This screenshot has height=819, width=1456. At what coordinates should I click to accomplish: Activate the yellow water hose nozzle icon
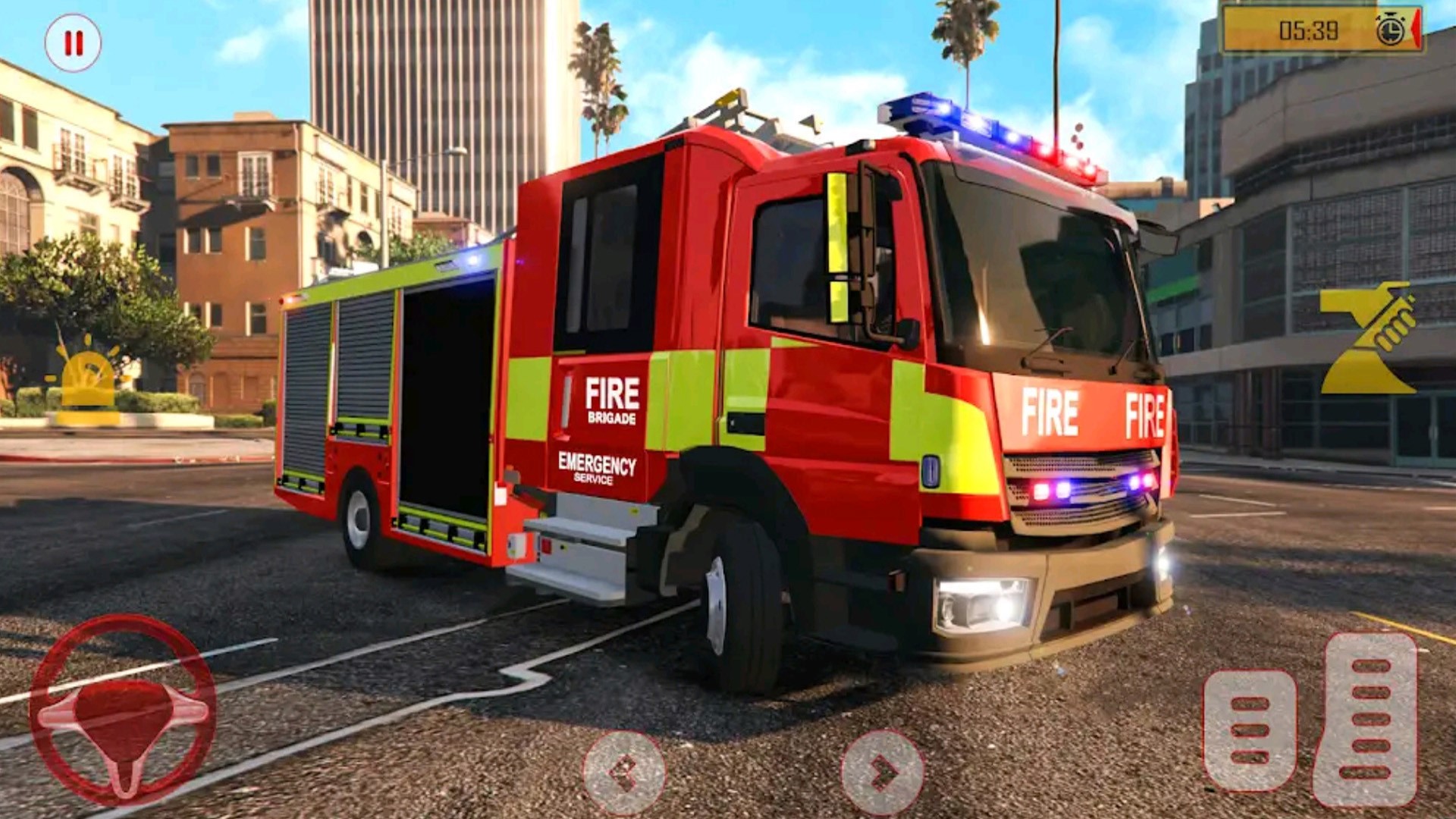pyautogui.click(x=1367, y=338)
